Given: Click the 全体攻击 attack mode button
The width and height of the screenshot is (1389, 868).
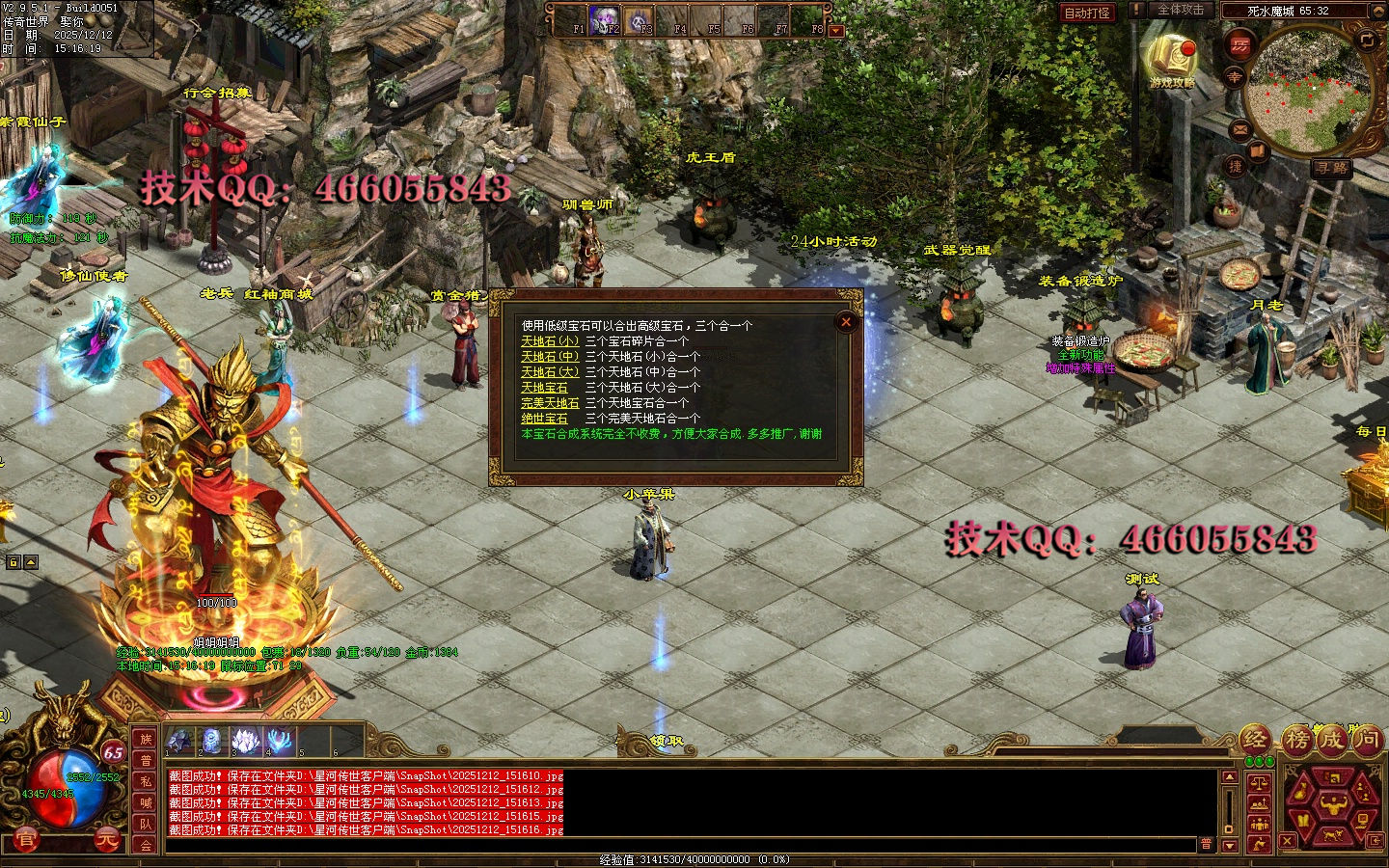Looking at the screenshot, I should [x=1181, y=10].
